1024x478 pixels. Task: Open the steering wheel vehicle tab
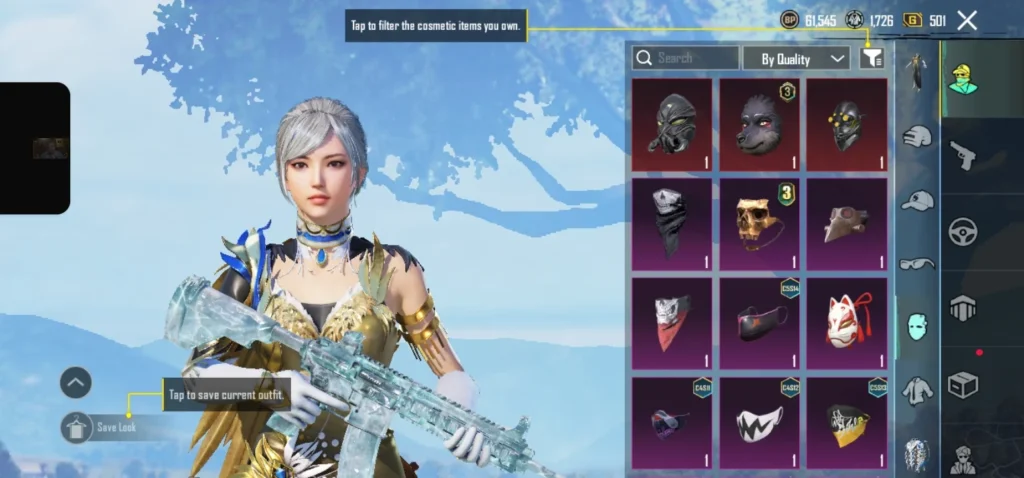click(963, 232)
